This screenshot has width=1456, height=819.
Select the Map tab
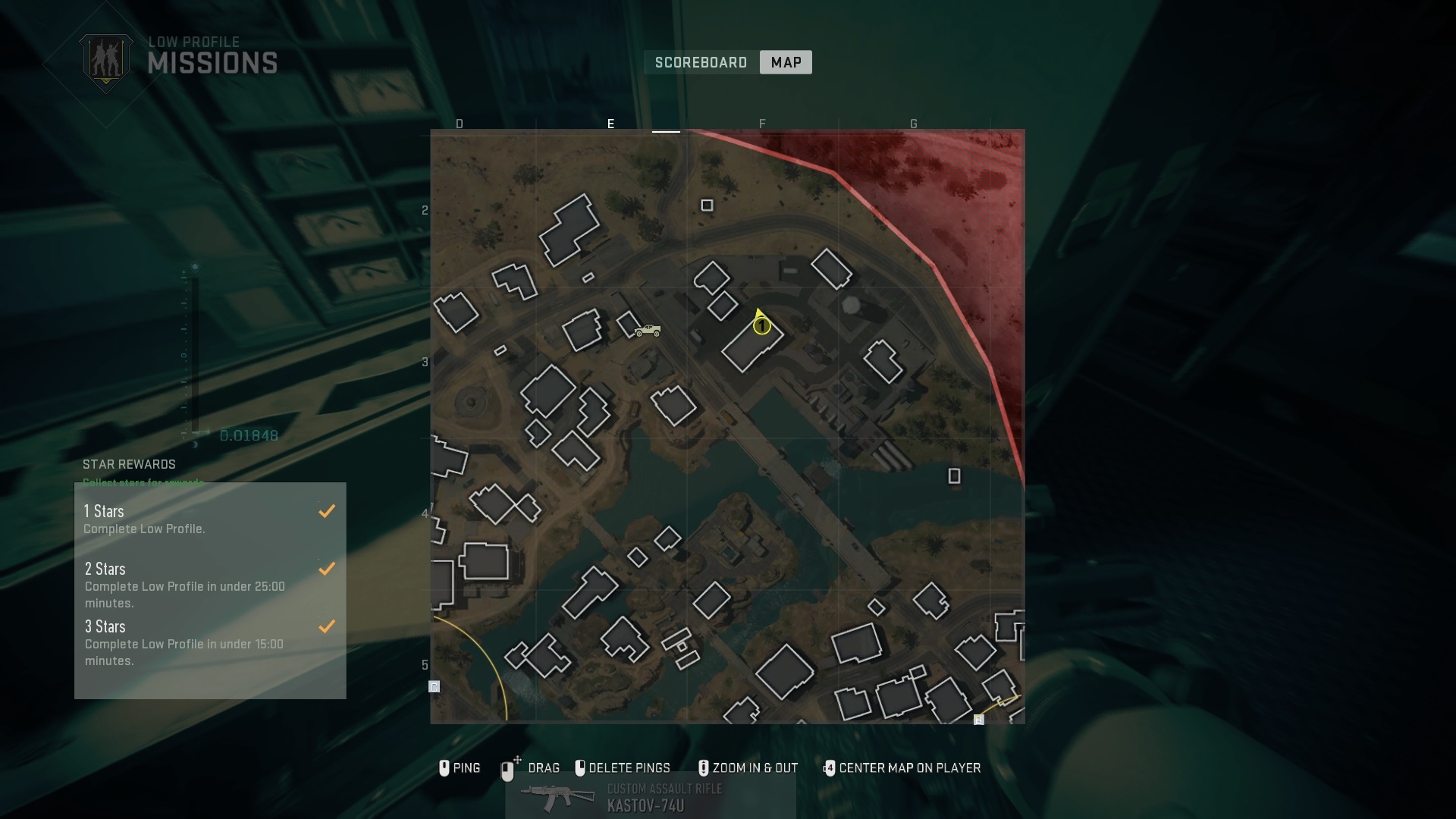pos(785,62)
